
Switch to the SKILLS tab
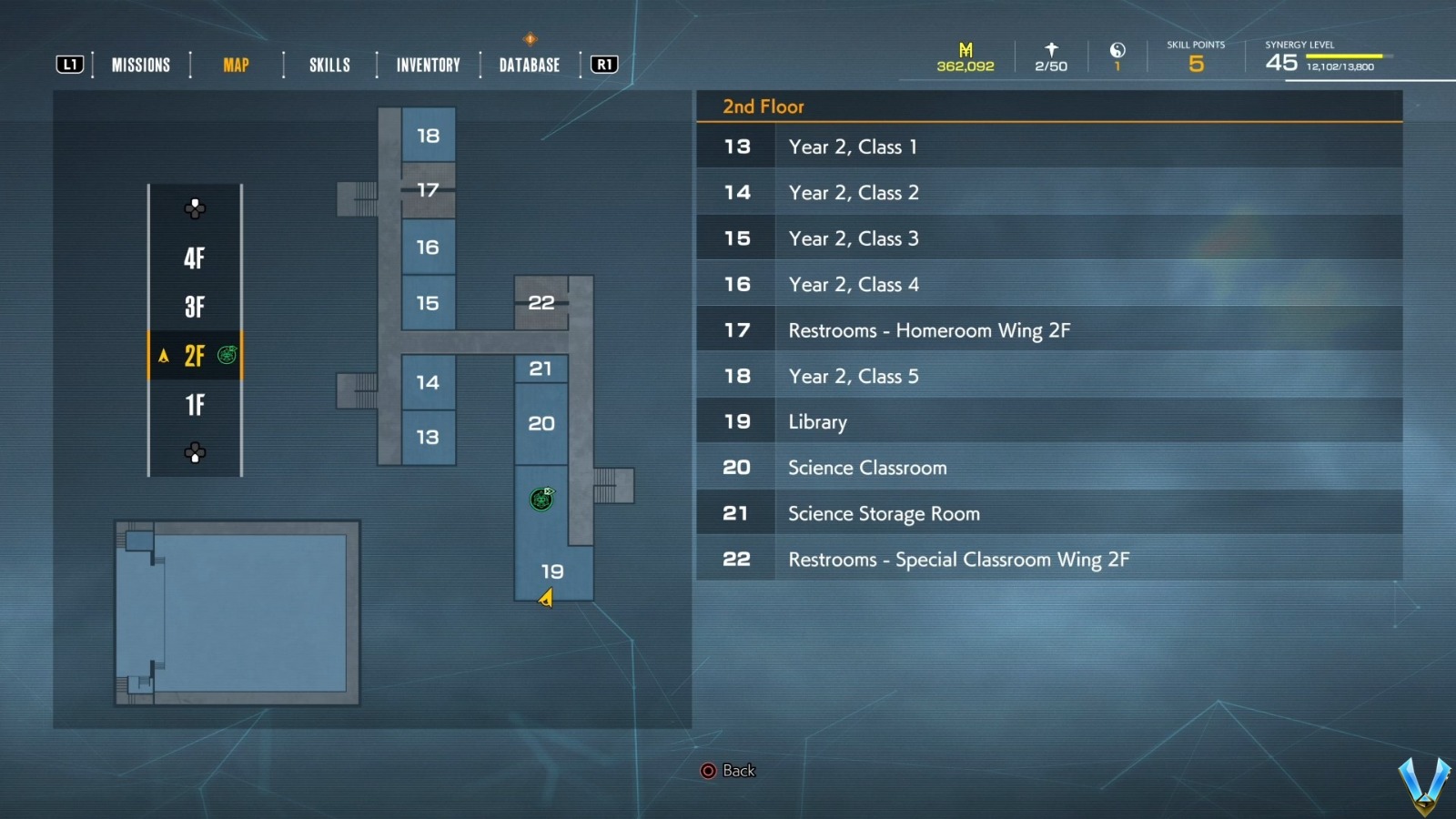coord(329,64)
